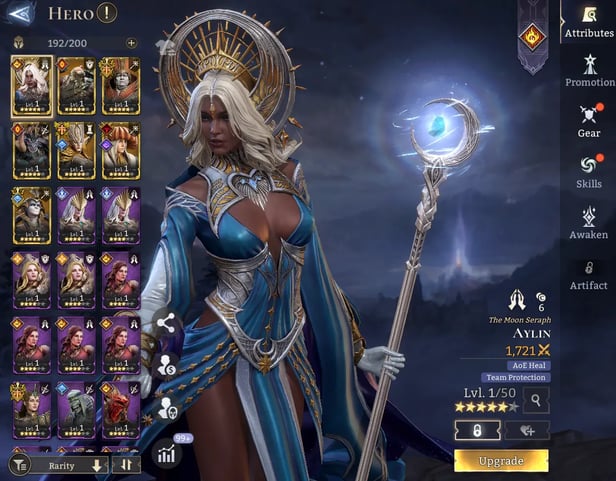The width and height of the screenshot is (616, 481).
Task: Switch to the Attributes tab
Action: tap(589, 20)
